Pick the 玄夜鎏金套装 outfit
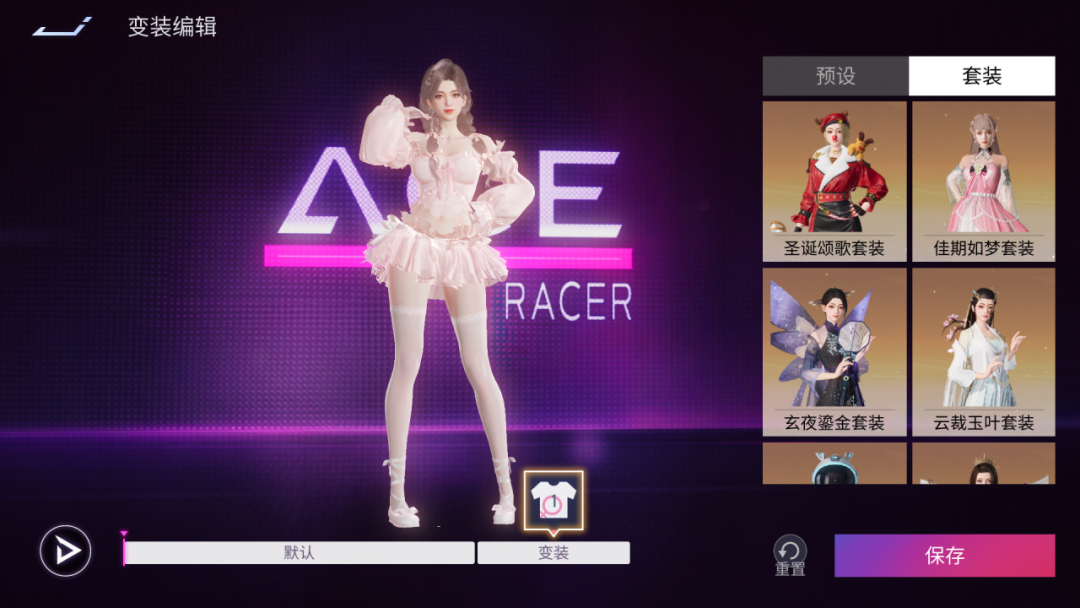Image resolution: width=1080 pixels, height=608 pixels. tap(835, 350)
